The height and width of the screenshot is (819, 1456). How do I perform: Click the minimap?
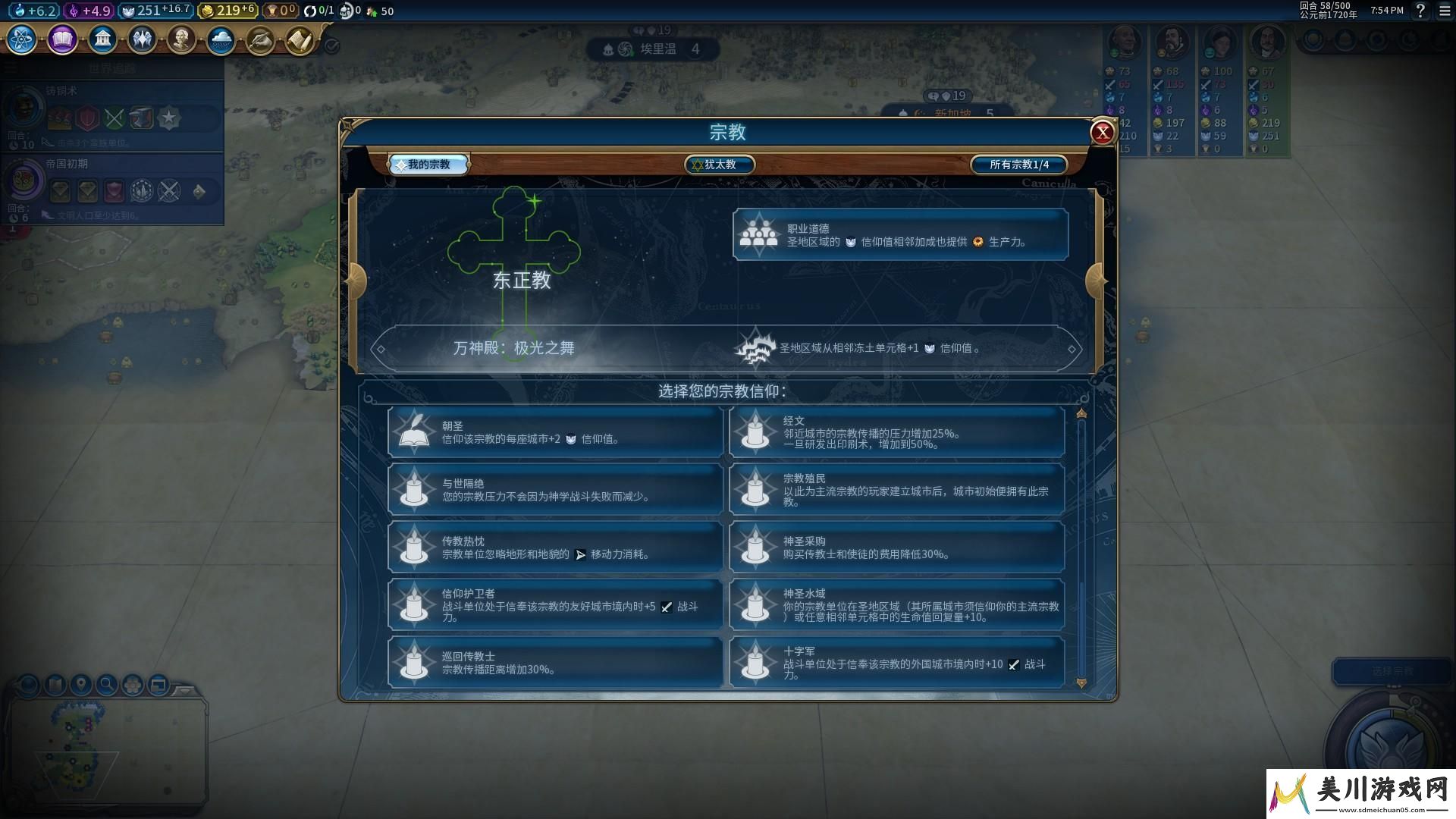[x=106, y=751]
